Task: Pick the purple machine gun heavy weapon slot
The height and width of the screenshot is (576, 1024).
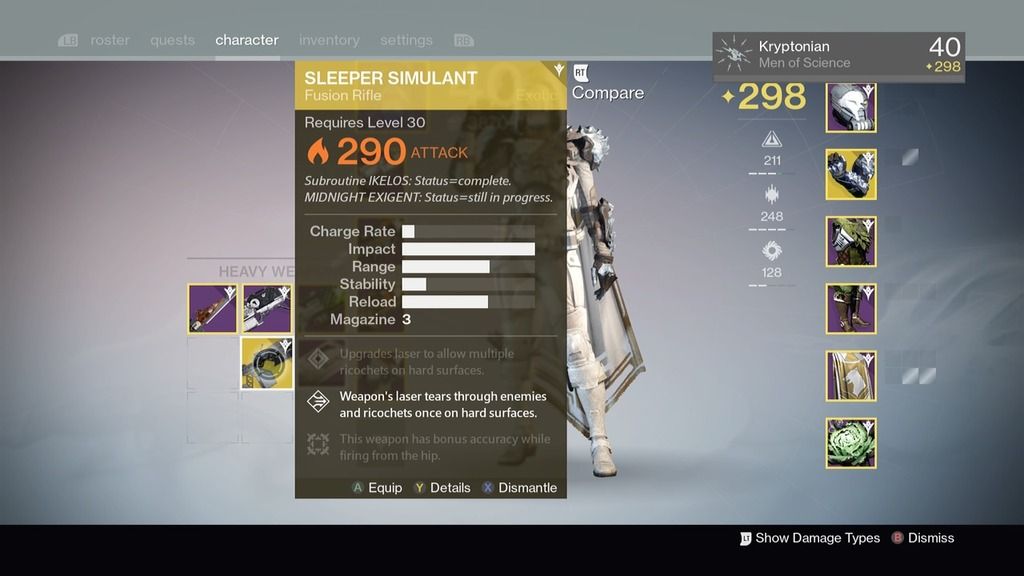Action: 266,308
